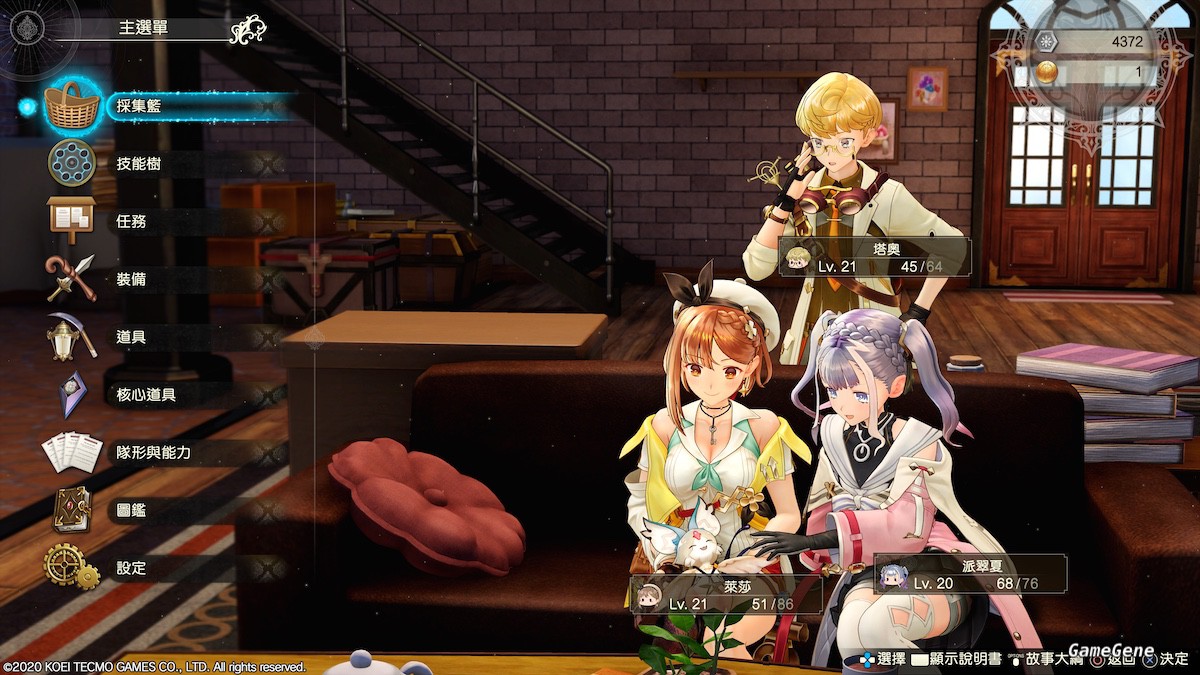Screen dimensions: 1200x675
Task: Open the 道具 items menu
Action: click(x=131, y=337)
